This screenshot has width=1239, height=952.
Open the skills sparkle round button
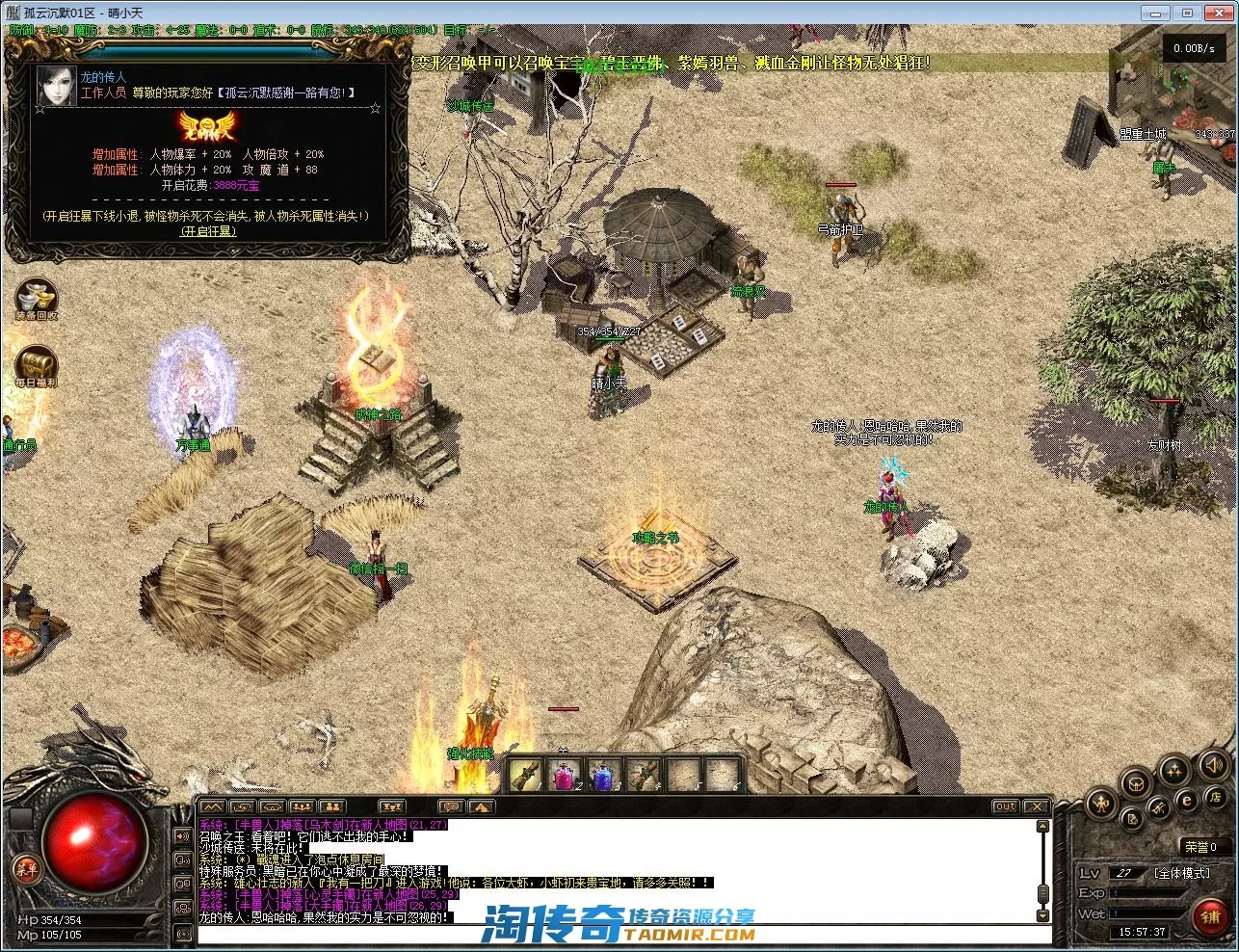[1174, 769]
